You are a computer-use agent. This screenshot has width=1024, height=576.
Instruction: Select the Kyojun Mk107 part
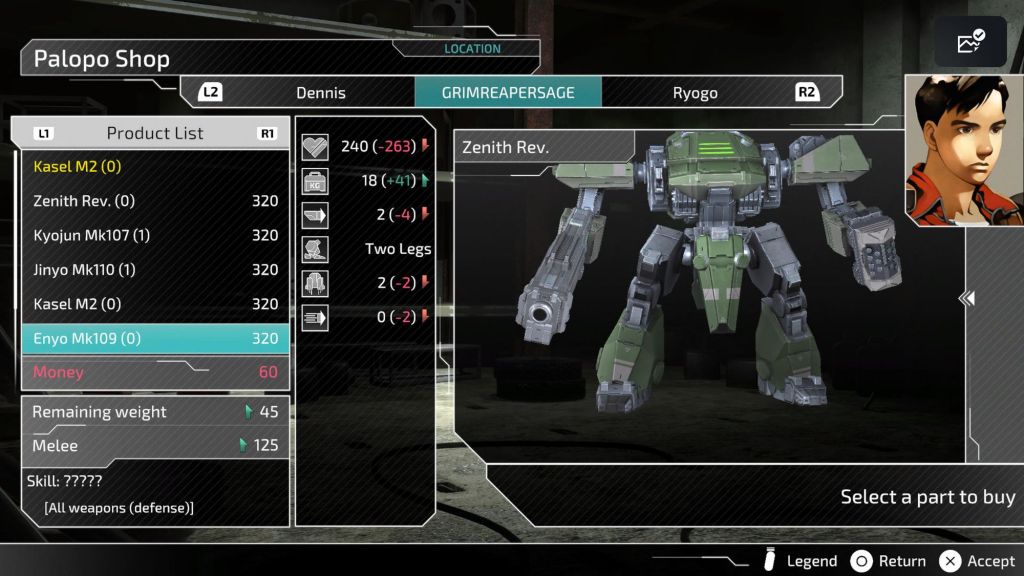click(x=155, y=235)
